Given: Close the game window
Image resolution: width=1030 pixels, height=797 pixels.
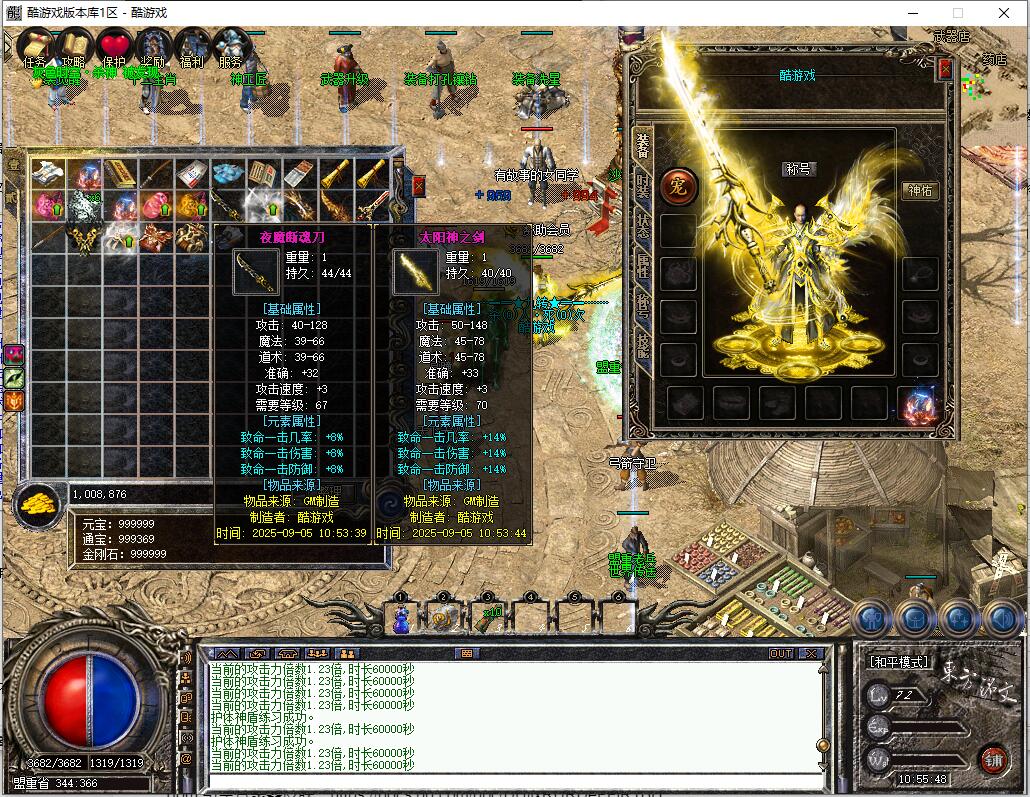Looking at the screenshot, I should click(1004, 13).
